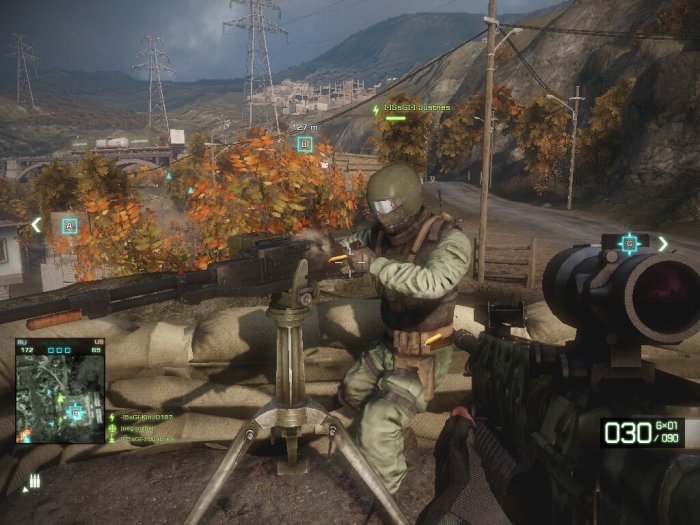Click the ammo box icon
The width and height of the screenshot is (700, 525).
pyautogui.click(x=33, y=481)
